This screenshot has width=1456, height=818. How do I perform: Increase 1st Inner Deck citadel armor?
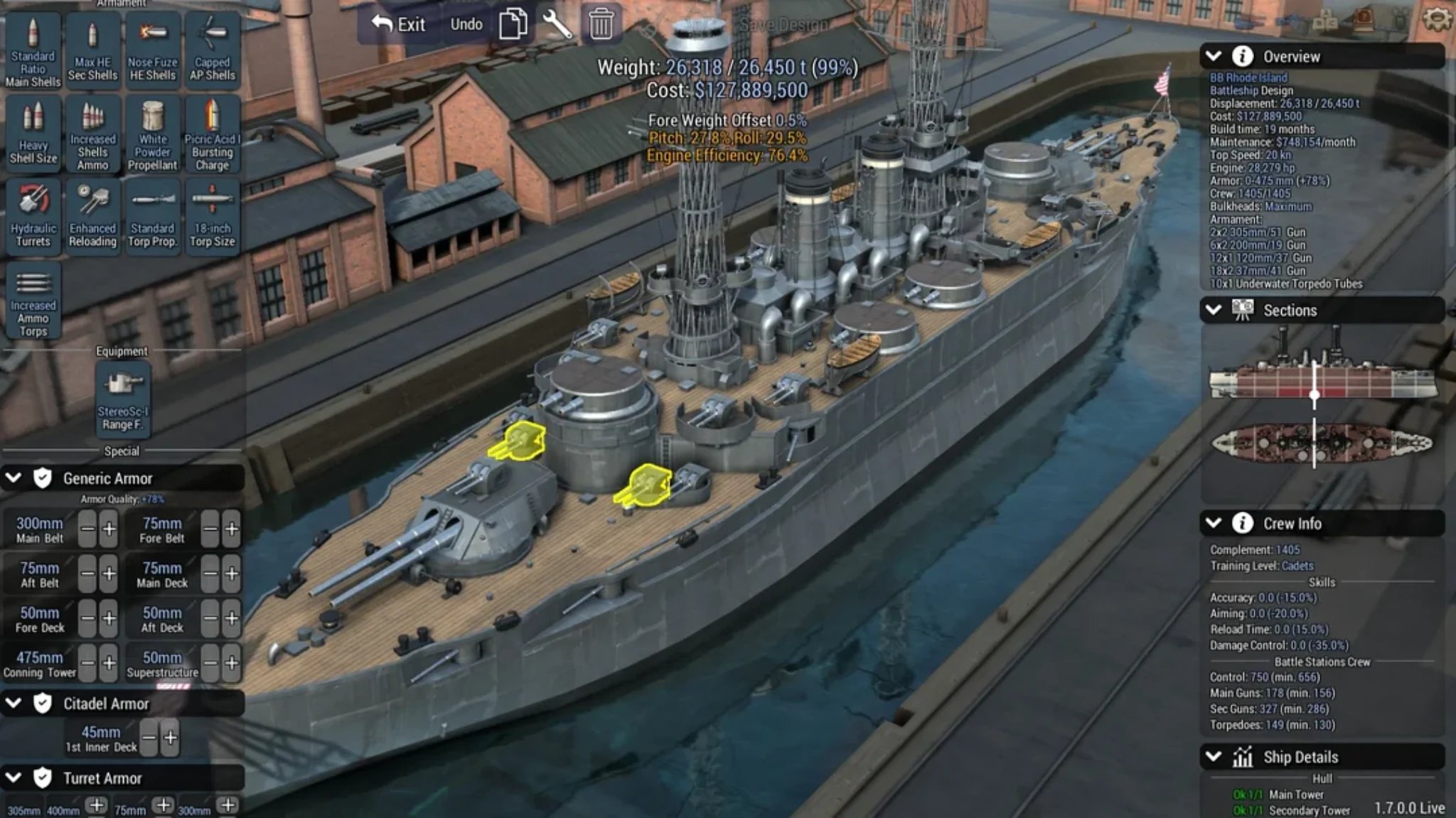tap(171, 738)
